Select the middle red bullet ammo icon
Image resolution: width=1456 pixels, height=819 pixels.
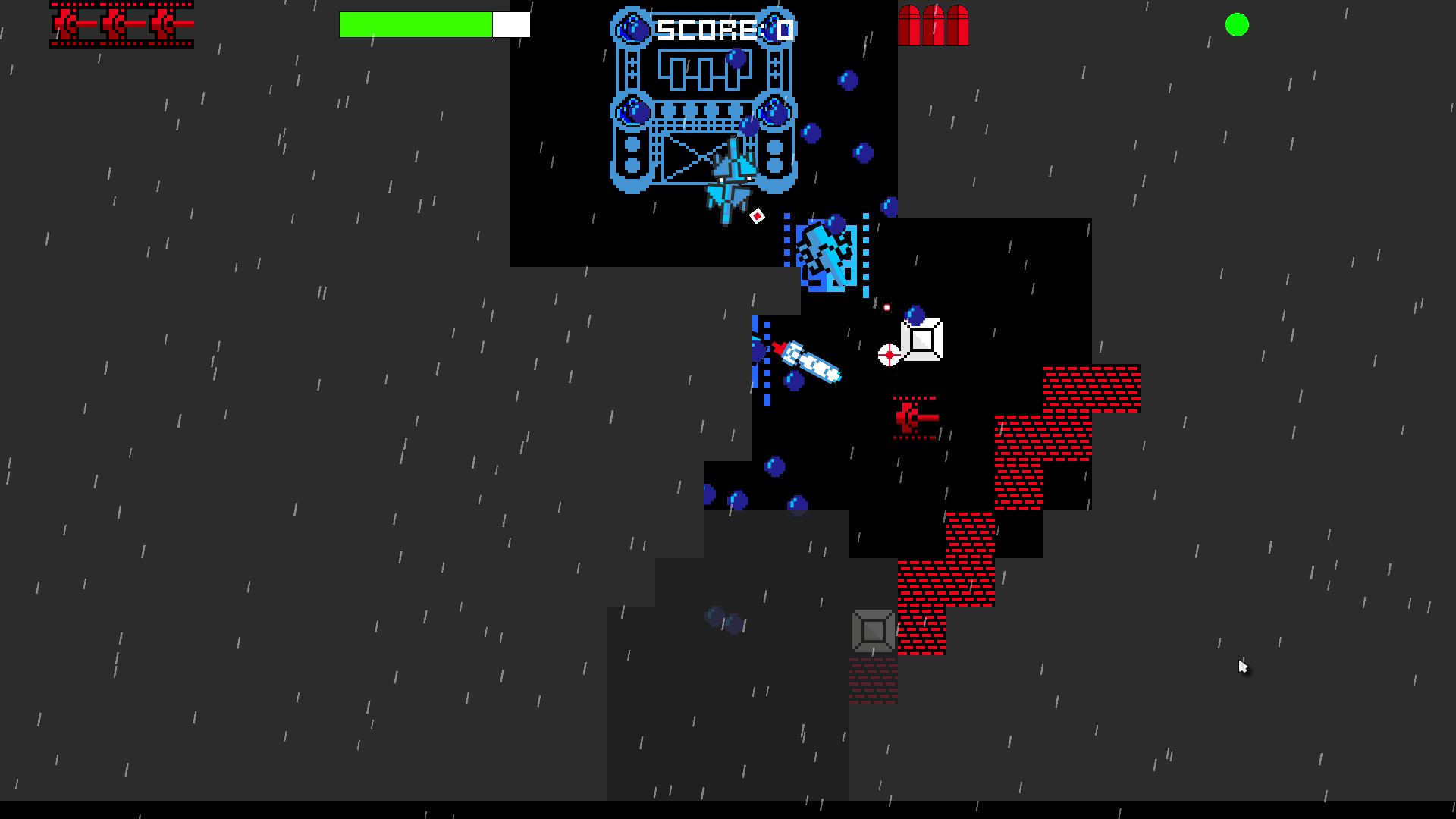point(933,24)
